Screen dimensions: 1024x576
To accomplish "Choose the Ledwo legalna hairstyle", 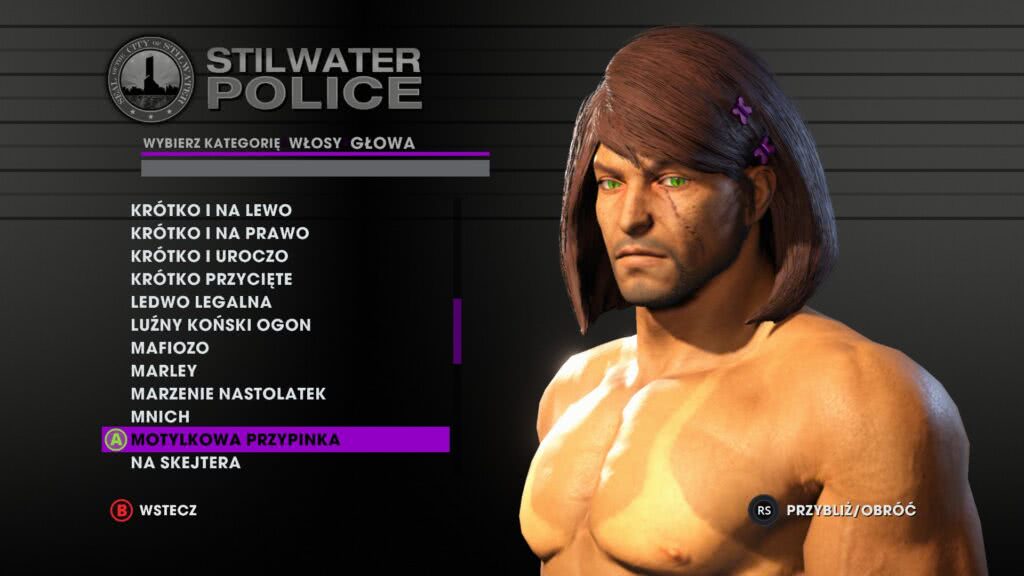I will 201,301.
